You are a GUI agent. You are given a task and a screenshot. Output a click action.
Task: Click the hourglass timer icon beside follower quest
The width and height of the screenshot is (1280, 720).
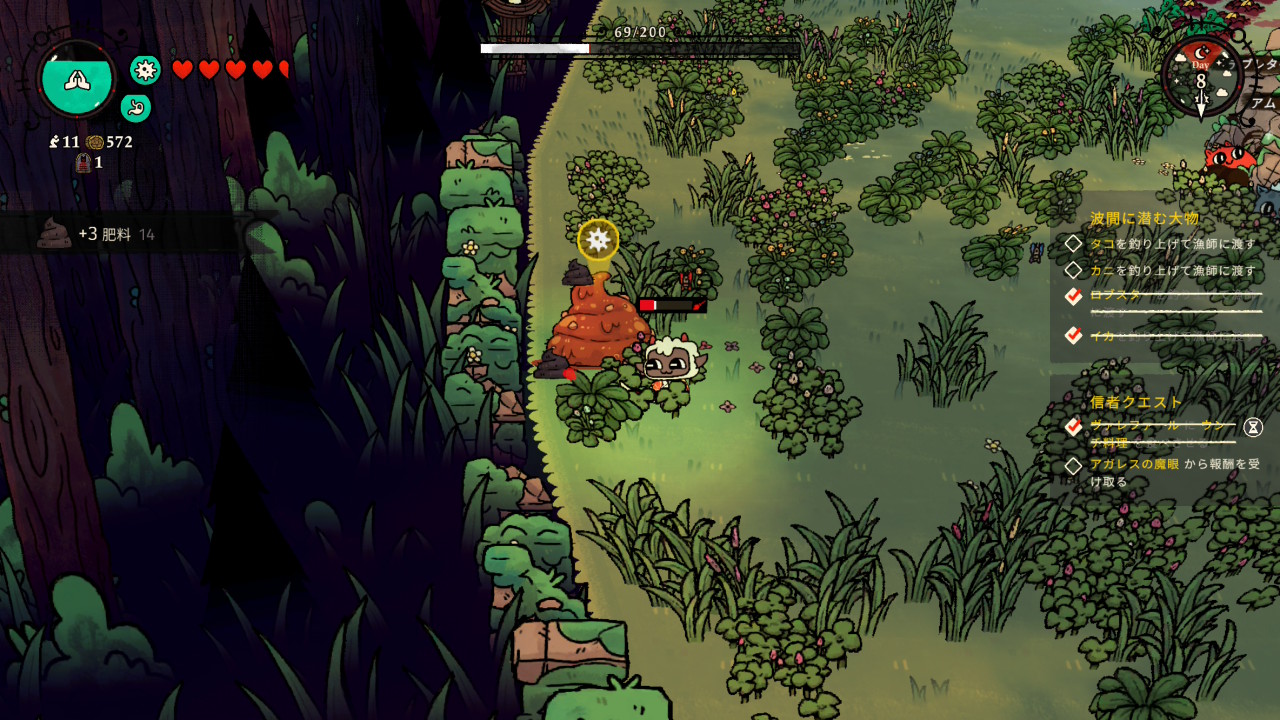(1253, 428)
